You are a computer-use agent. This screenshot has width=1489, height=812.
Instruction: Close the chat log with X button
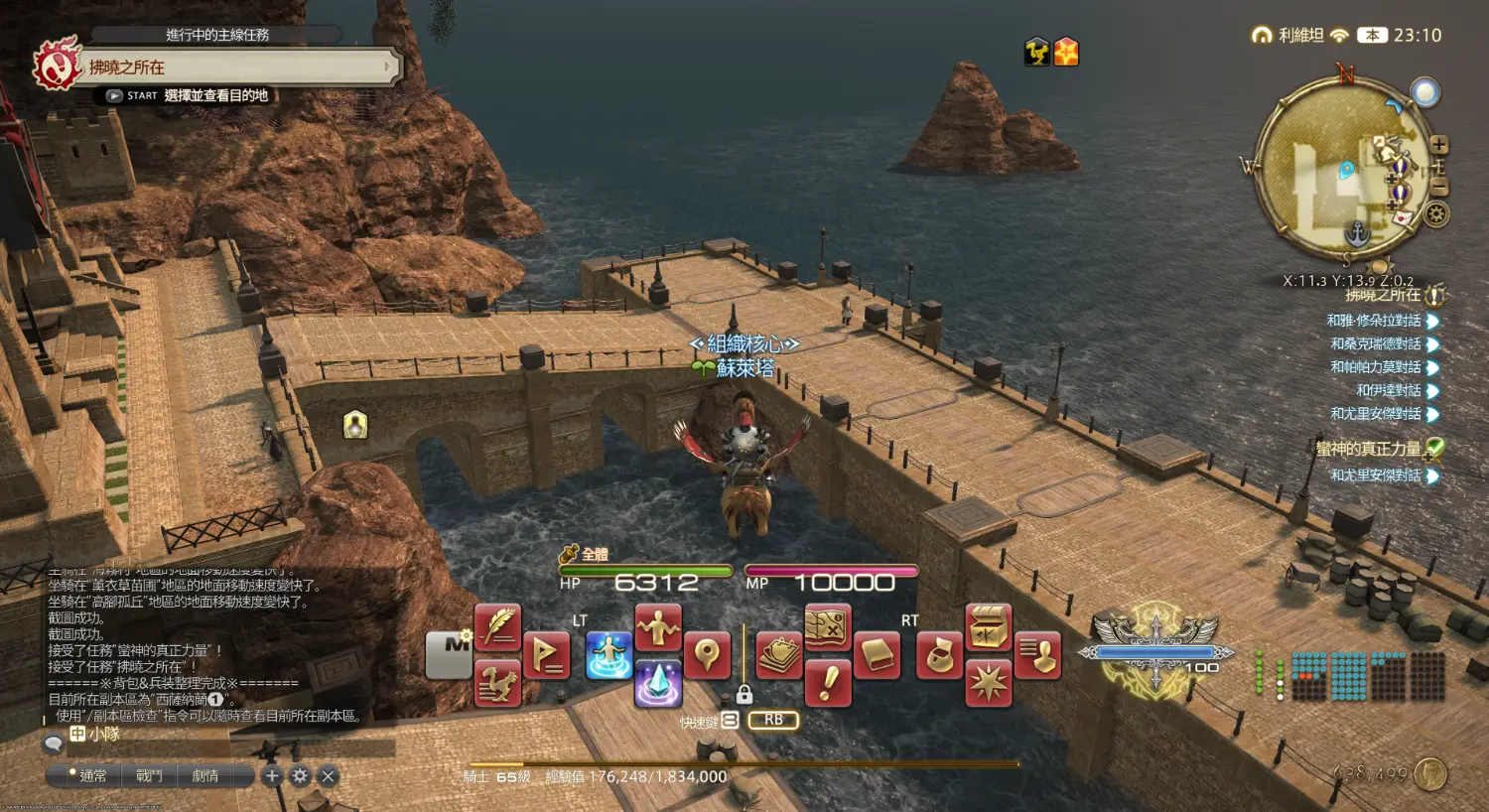point(329,775)
